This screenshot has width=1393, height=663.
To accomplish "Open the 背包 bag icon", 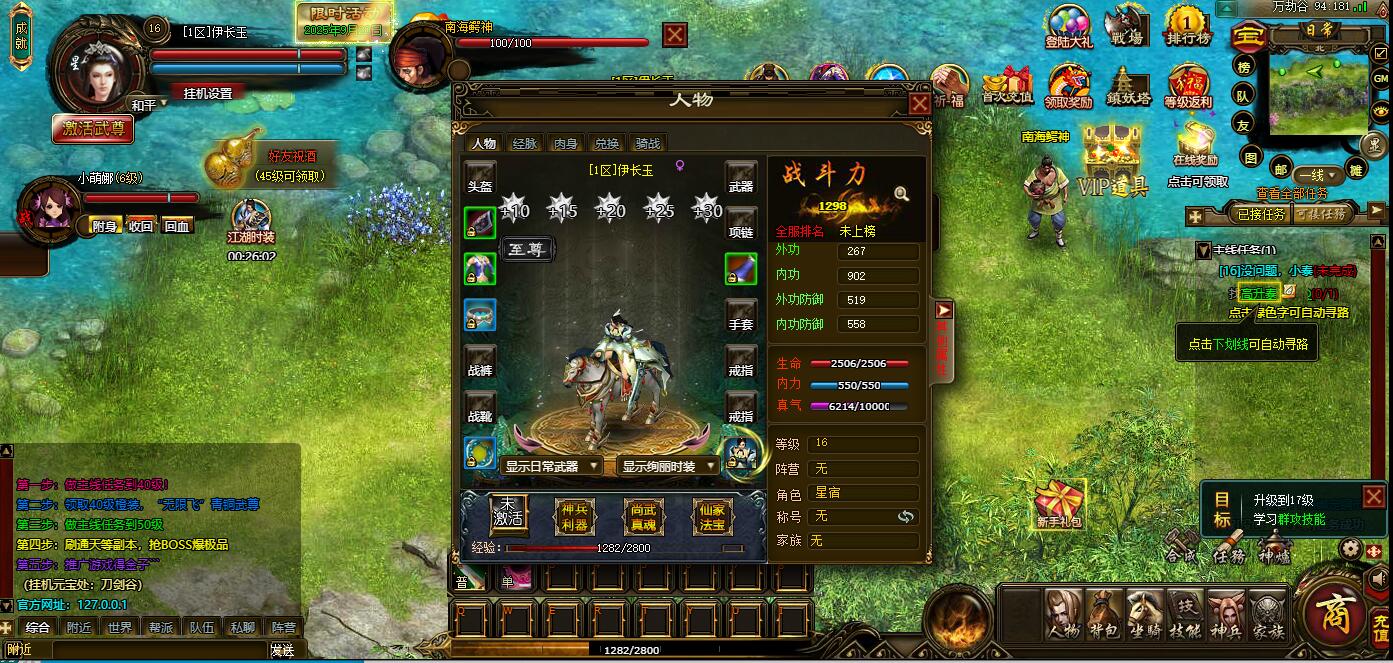I will tap(1104, 614).
